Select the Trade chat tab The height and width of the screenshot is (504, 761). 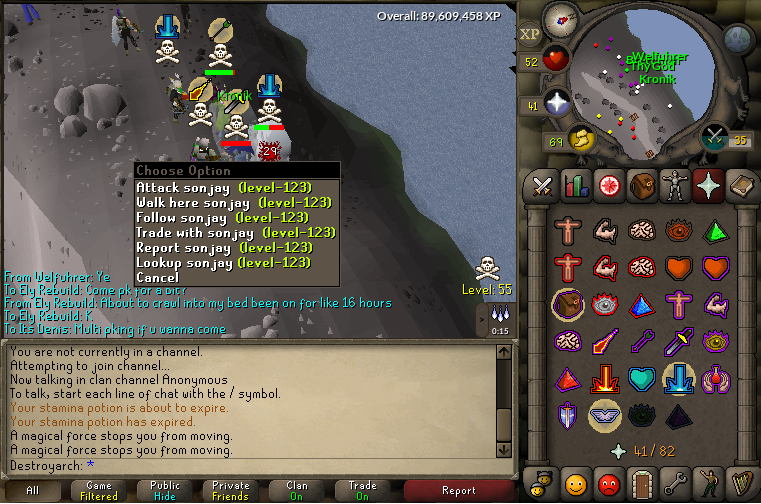[x=363, y=490]
